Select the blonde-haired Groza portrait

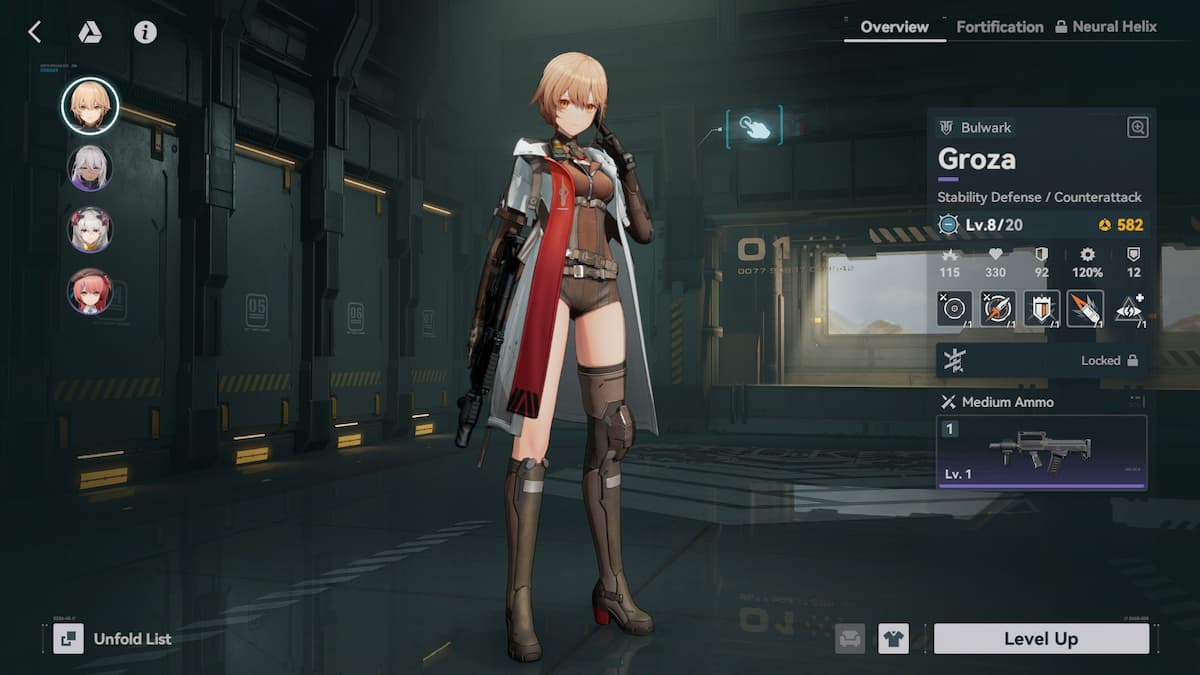90,106
